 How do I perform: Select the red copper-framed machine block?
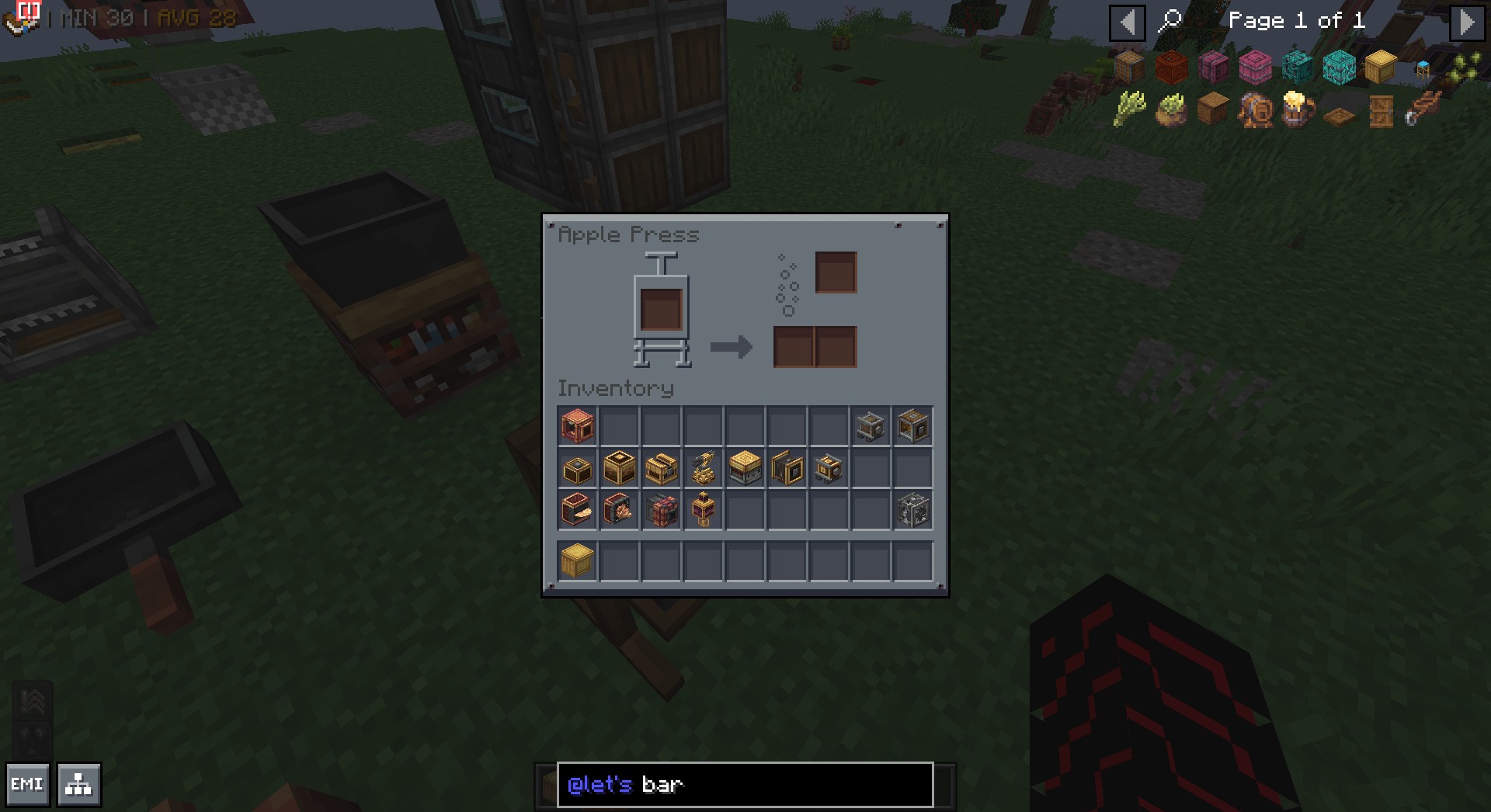point(577,426)
